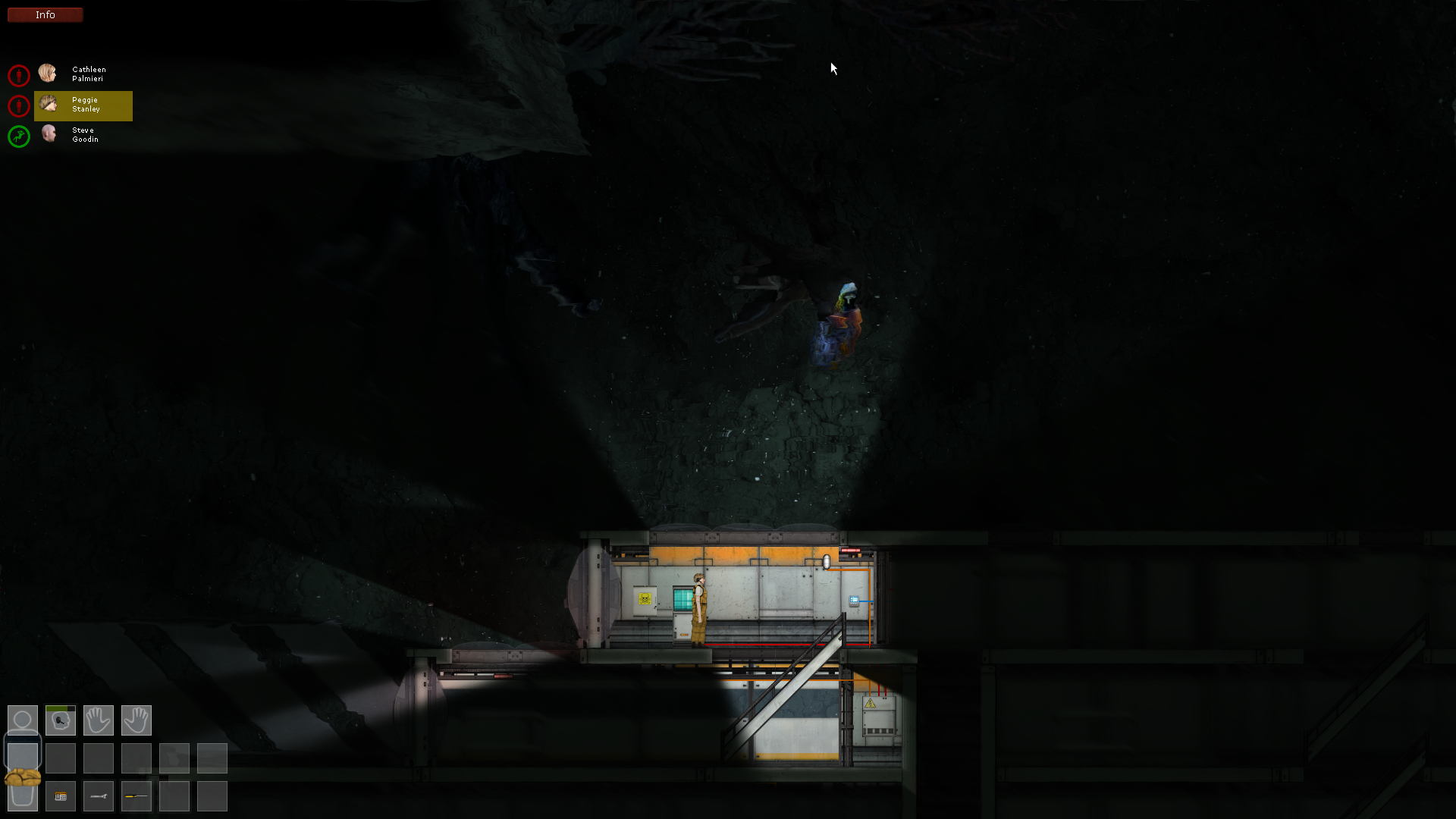Image resolution: width=1456 pixels, height=819 pixels.
Task: Select the orange jacket on the outerwear slot
Action: point(23,778)
